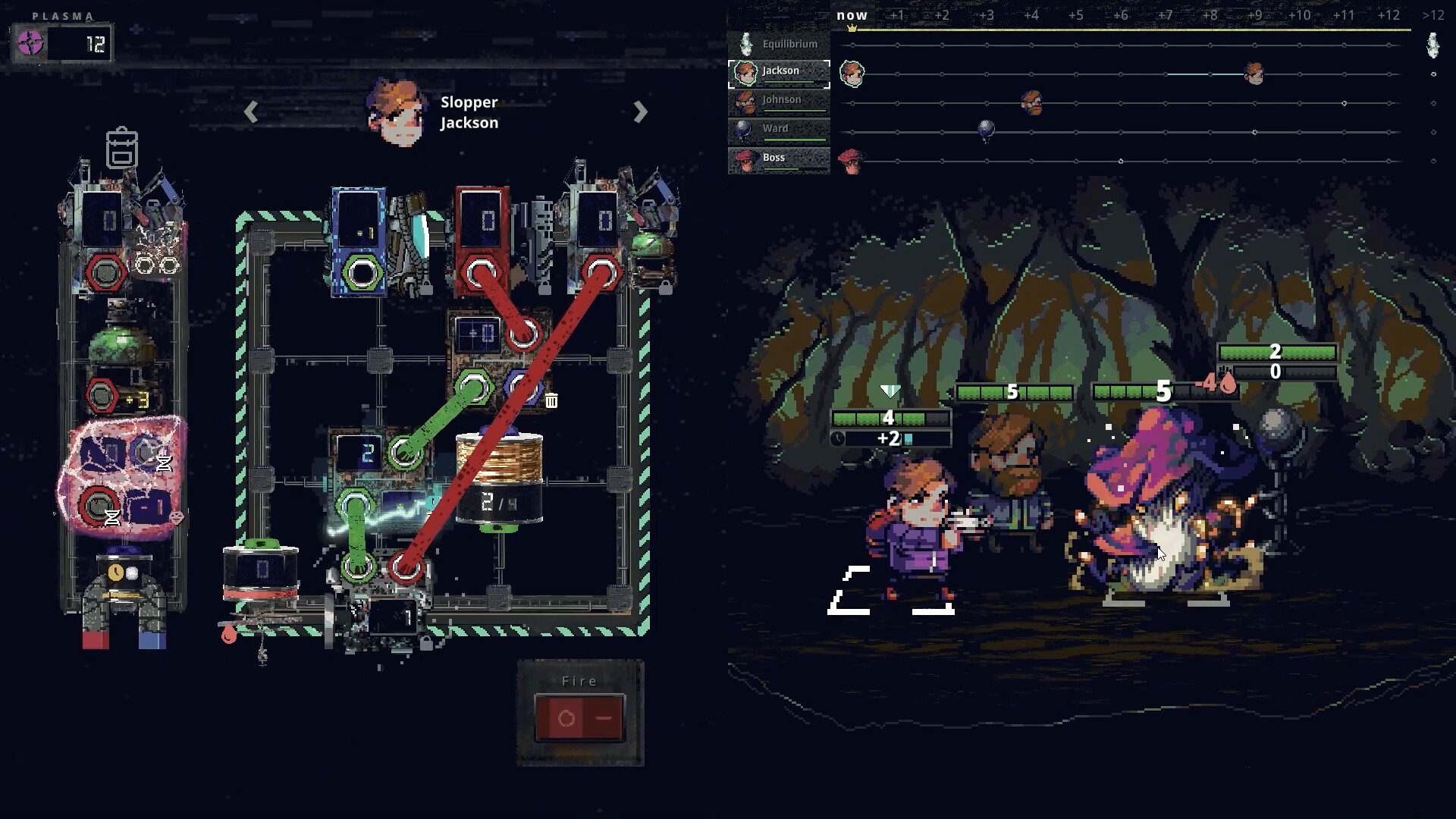Click the >12 marker at the timeline end
The image size is (1456, 819).
coord(1432,14)
